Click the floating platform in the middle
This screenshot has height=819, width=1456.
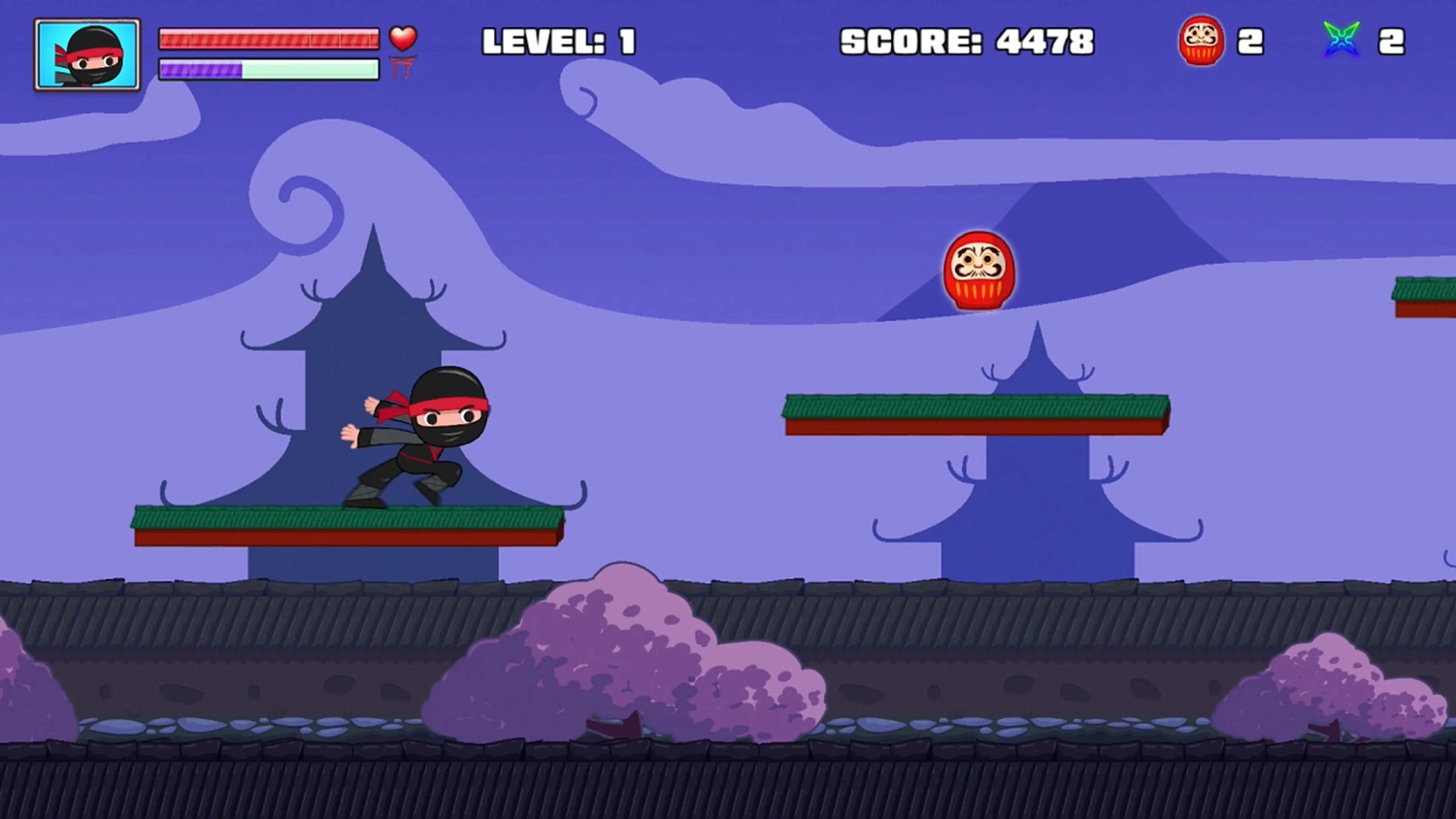(976, 412)
